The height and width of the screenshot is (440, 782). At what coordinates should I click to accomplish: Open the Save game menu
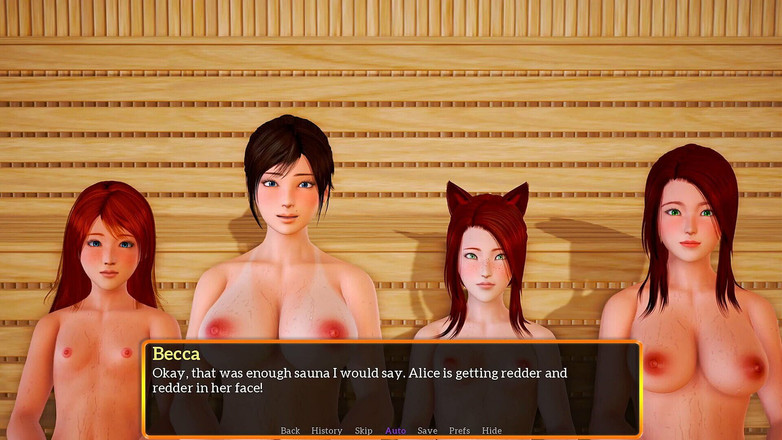[427, 431]
